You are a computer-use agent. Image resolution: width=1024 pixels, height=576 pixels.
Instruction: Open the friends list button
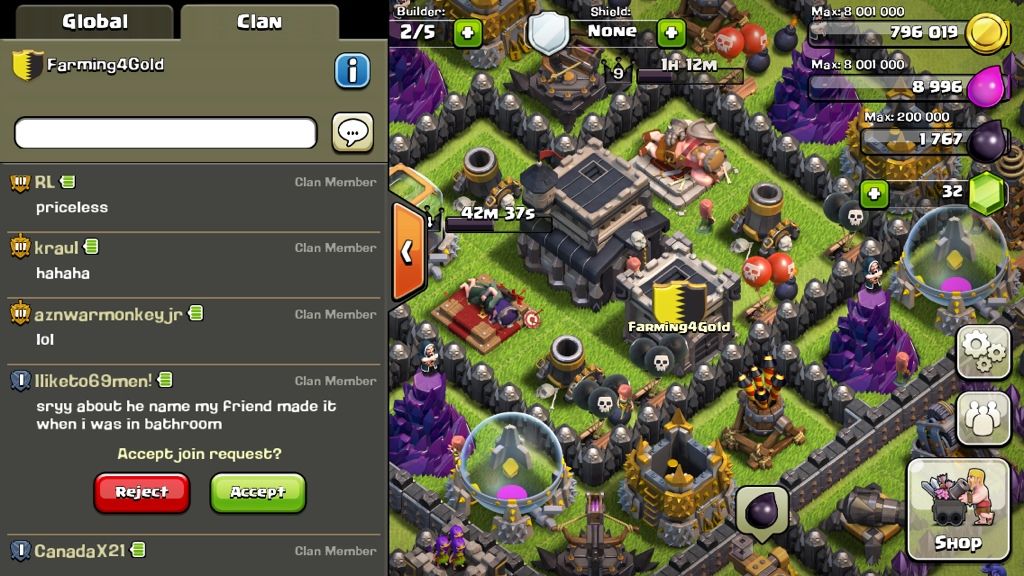click(983, 418)
